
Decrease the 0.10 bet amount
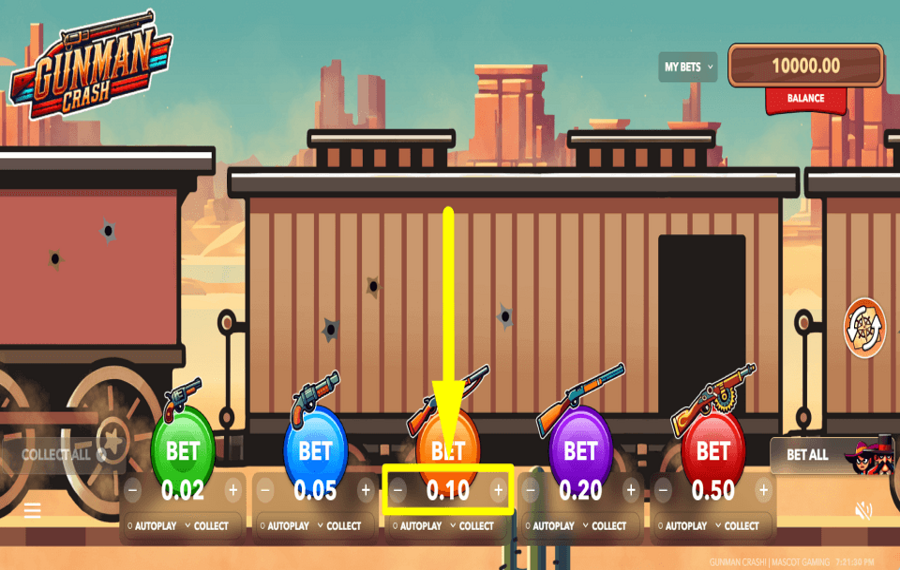point(398,490)
